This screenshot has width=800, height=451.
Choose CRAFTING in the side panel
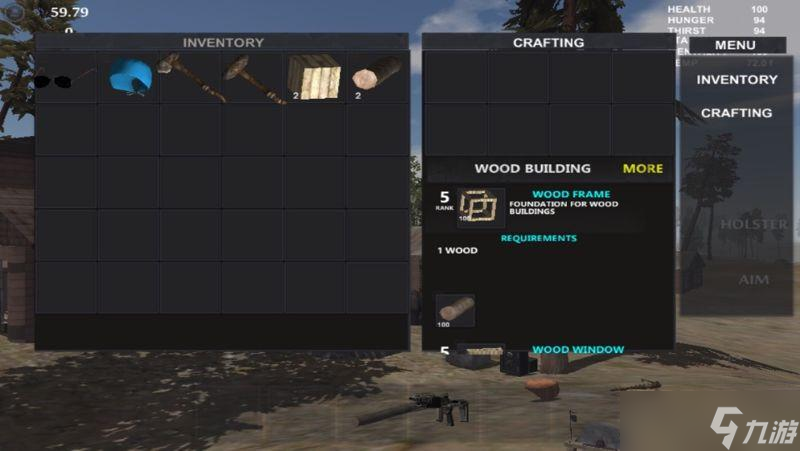(x=737, y=113)
